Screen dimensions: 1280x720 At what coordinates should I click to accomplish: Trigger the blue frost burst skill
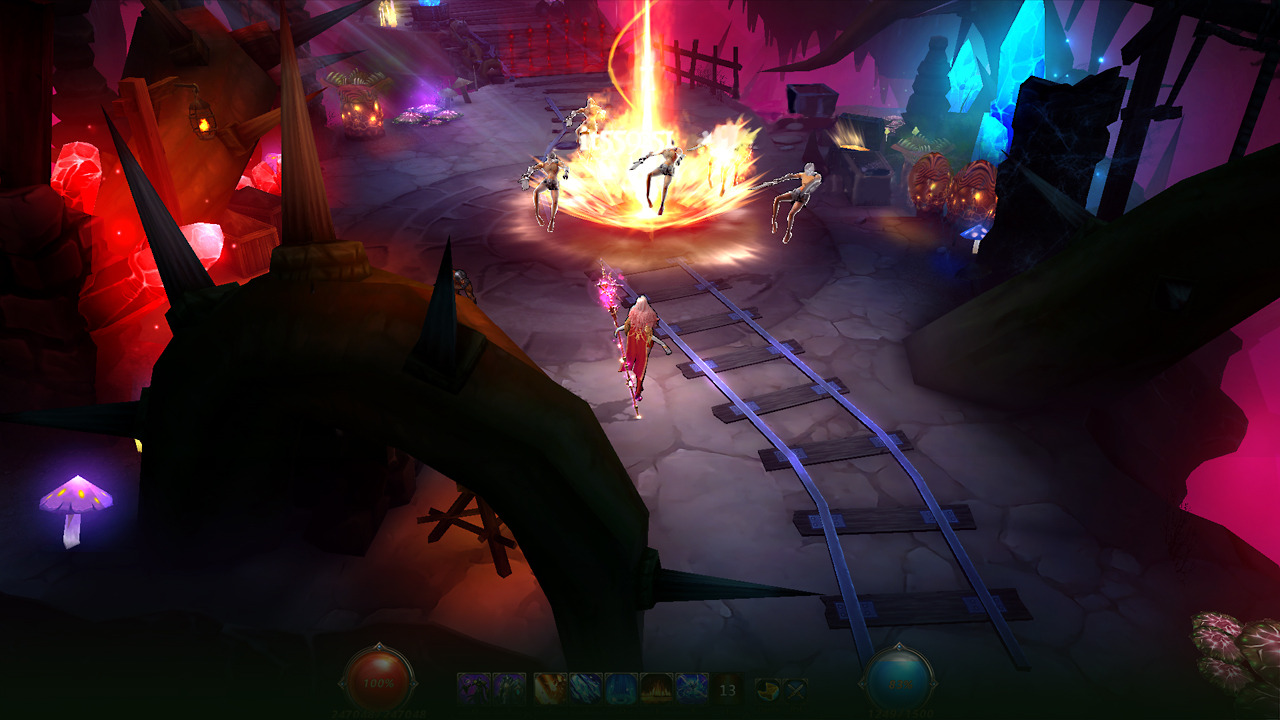(x=692, y=688)
